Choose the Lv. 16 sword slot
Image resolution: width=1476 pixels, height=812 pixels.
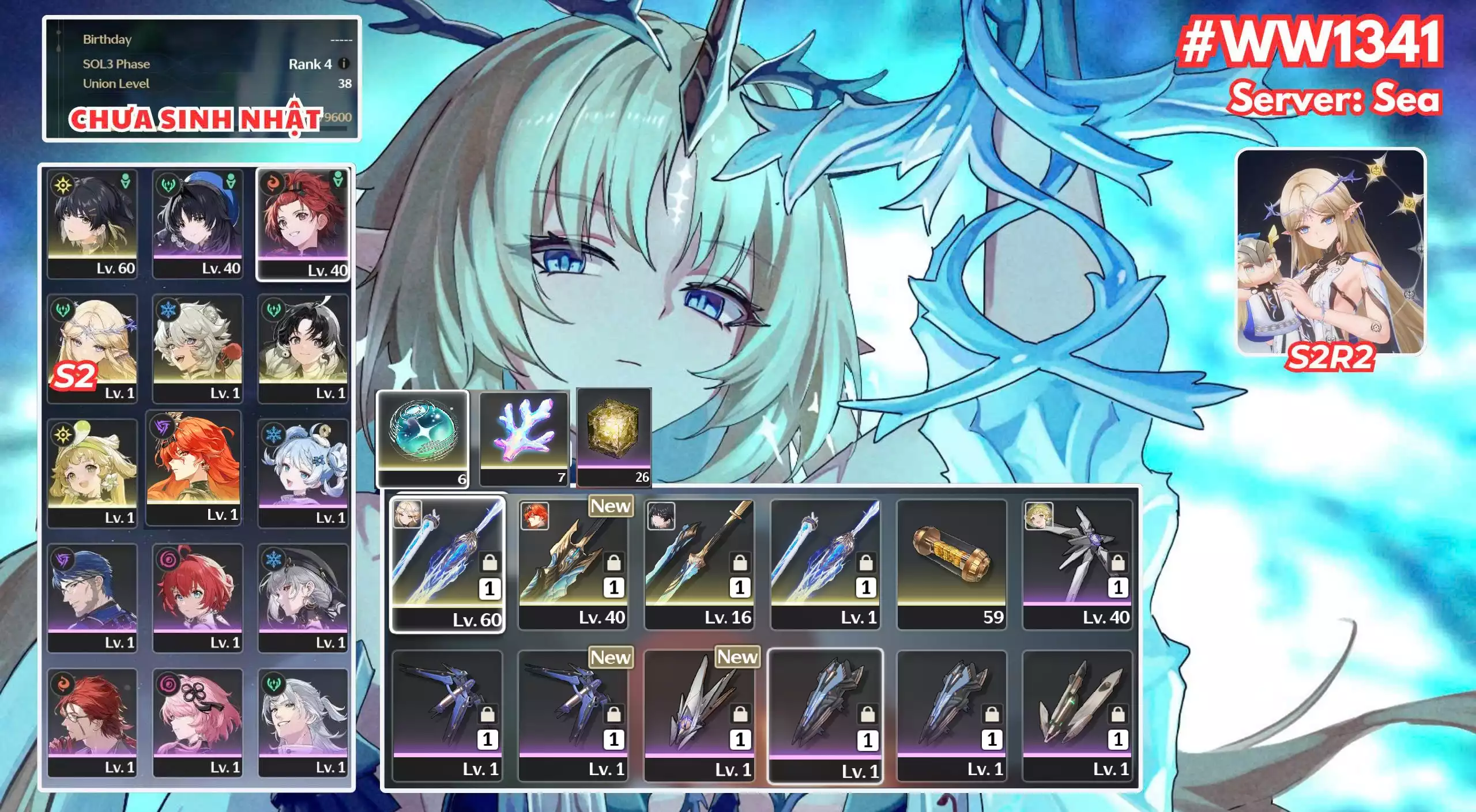pyautogui.click(x=699, y=564)
